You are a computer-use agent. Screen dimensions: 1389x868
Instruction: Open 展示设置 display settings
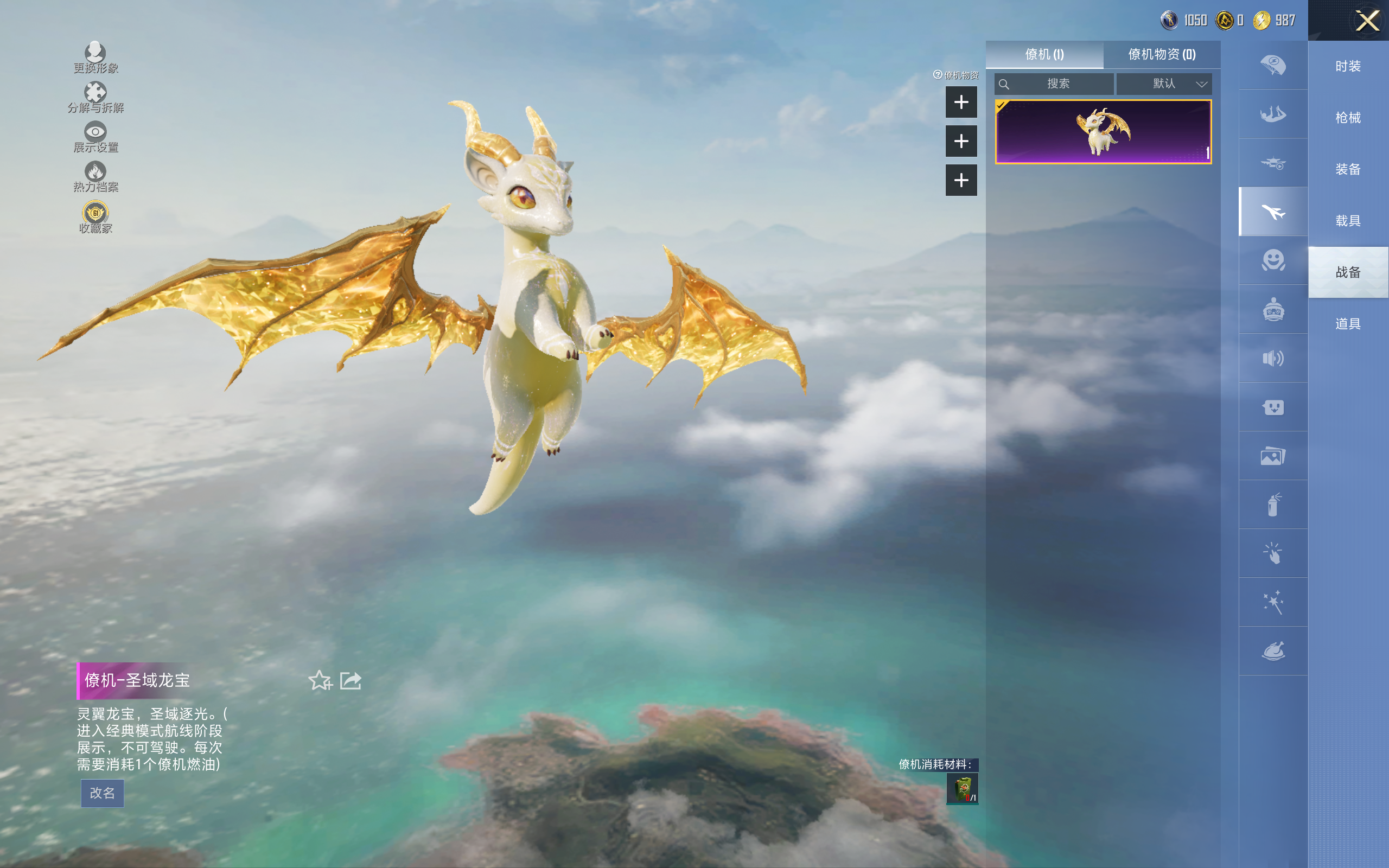(x=95, y=137)
